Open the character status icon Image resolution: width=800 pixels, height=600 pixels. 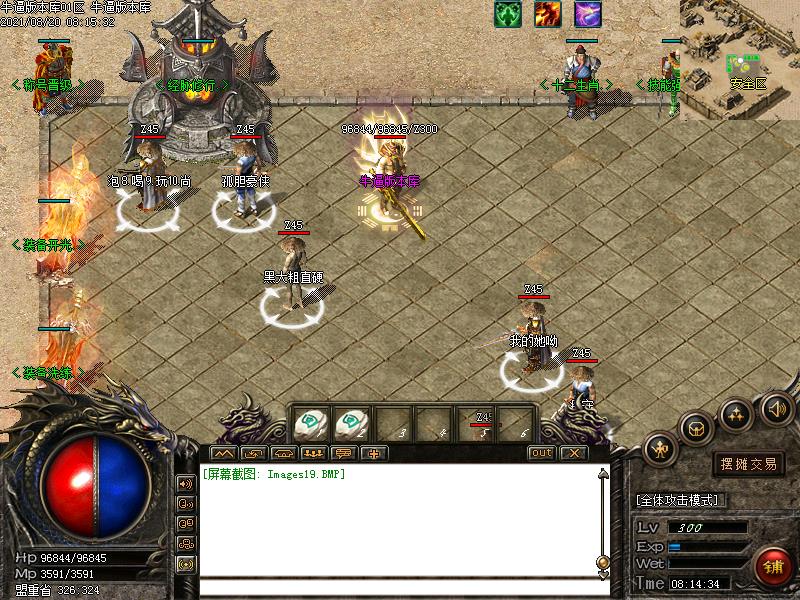pyautogui.click(x=661, y=449)
